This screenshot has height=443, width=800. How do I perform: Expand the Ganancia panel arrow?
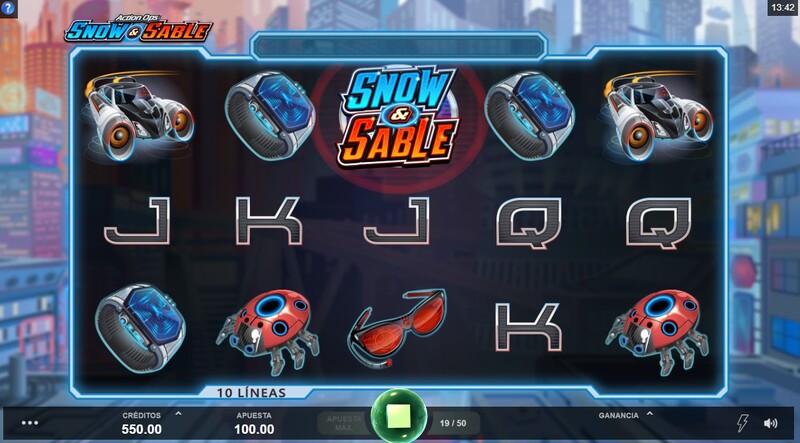click(649, 413)
